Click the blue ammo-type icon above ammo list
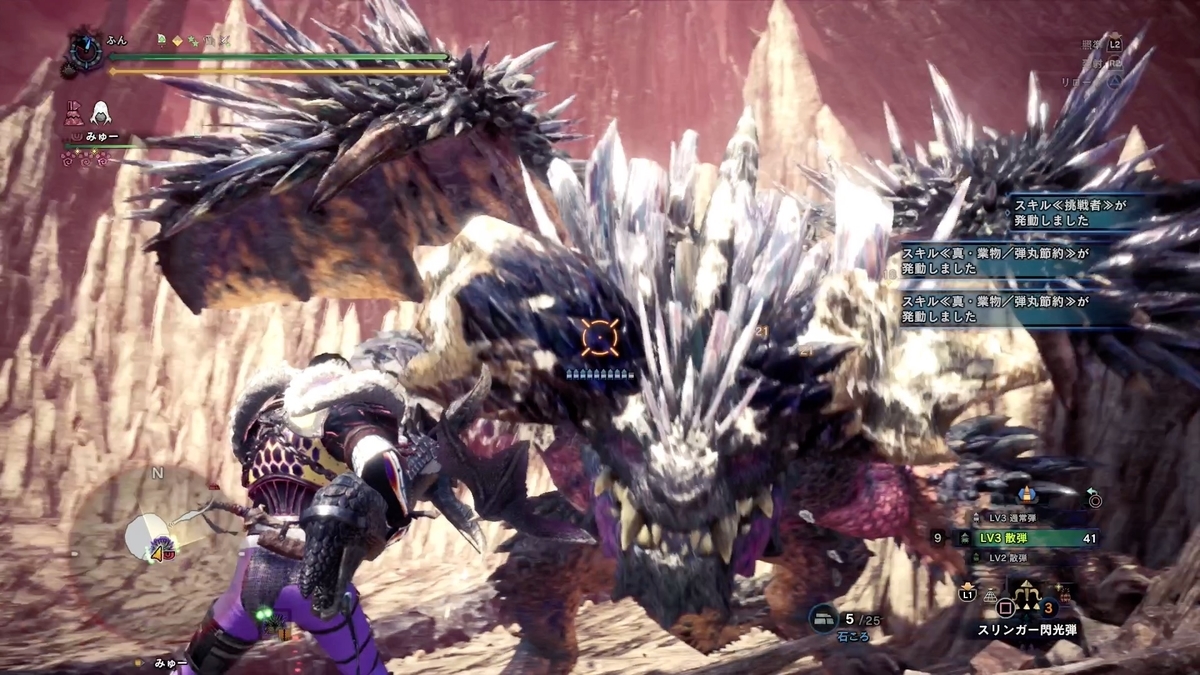 [1026, 495]
